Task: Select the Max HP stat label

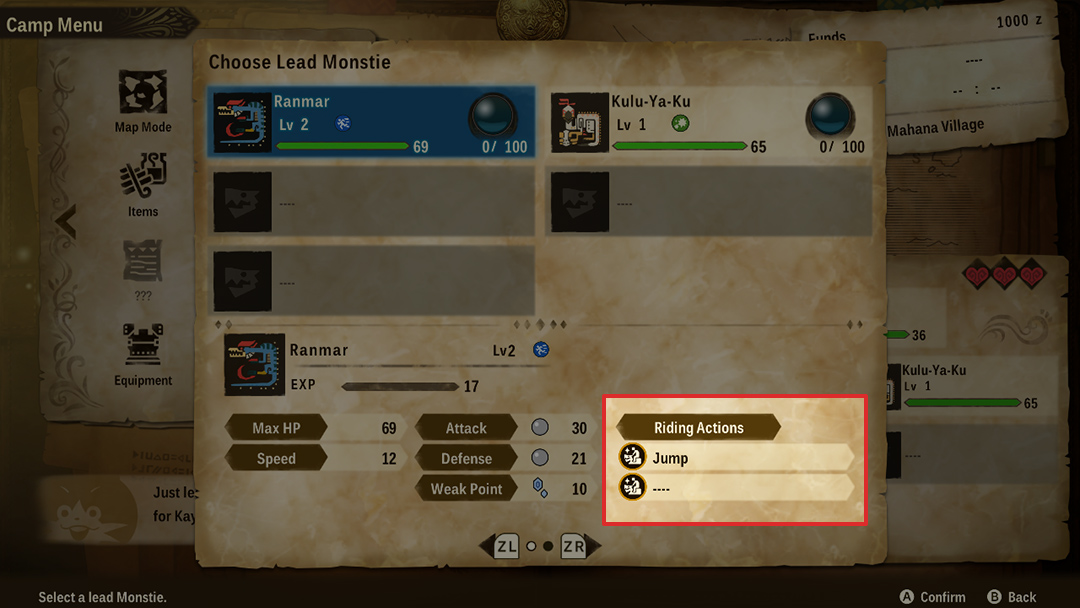Action: coord(276,428)
